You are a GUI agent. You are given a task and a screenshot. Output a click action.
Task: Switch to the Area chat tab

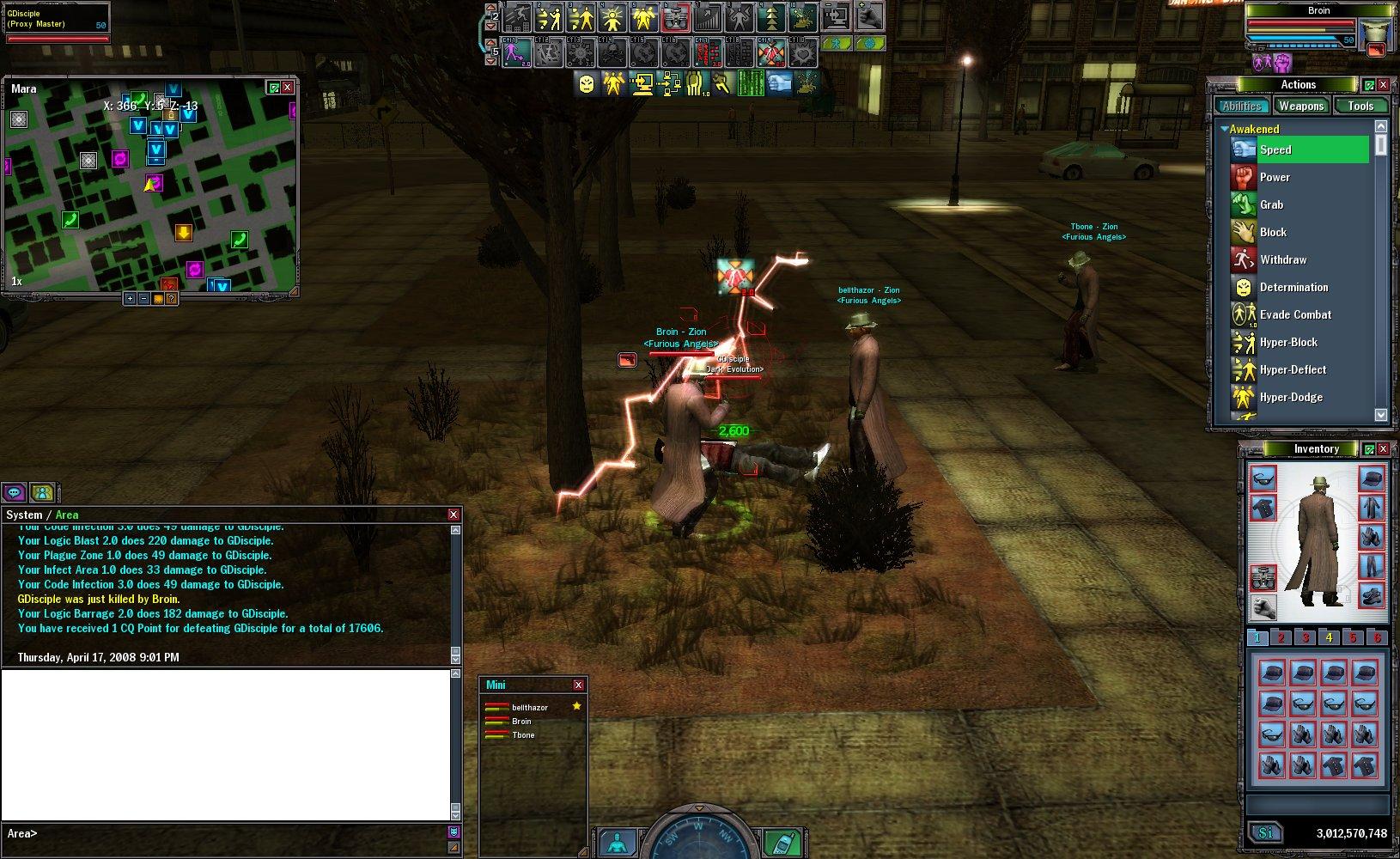[67, 515]
